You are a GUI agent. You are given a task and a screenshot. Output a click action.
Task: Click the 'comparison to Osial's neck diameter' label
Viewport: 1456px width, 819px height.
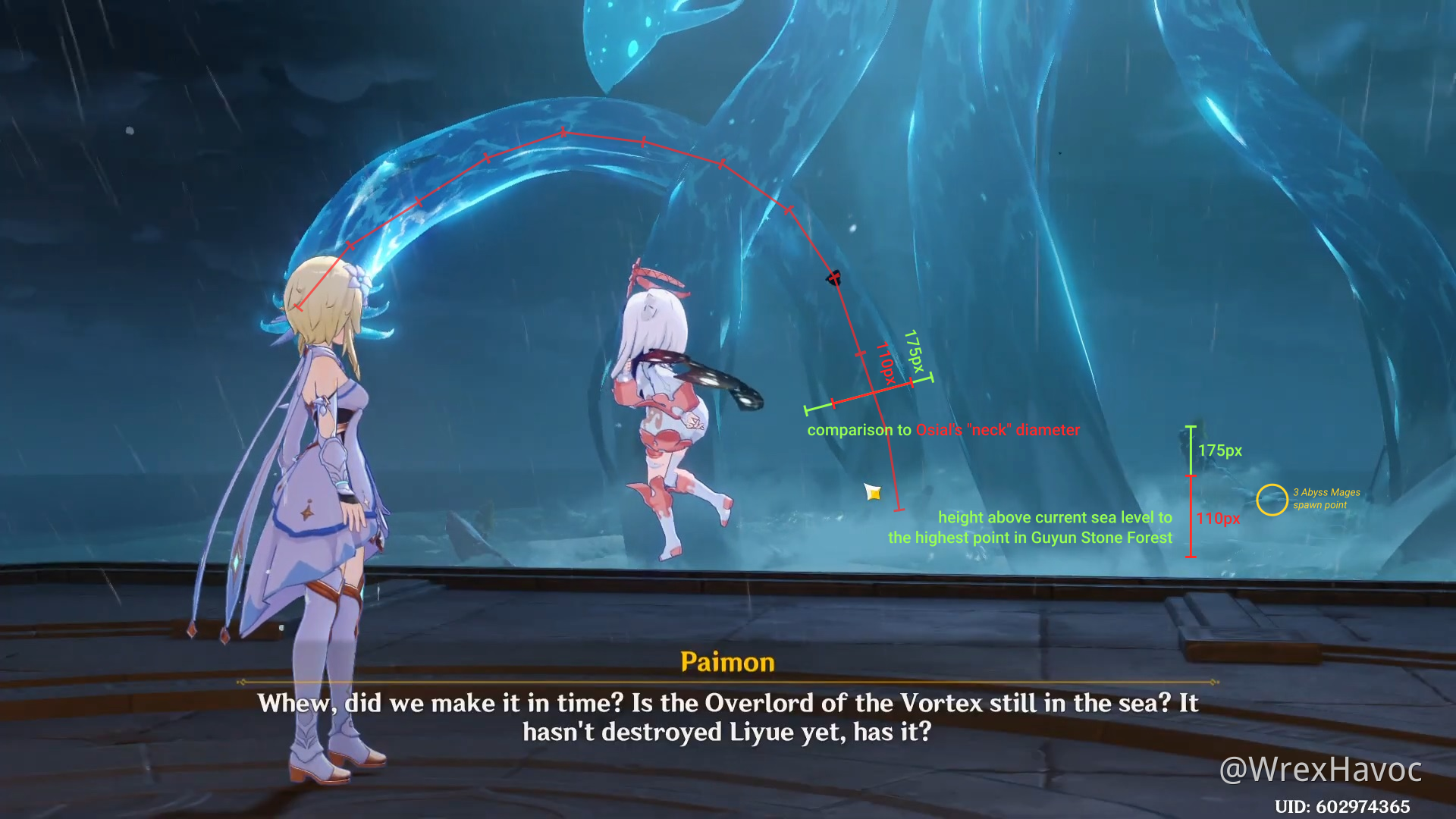[943, 429]
